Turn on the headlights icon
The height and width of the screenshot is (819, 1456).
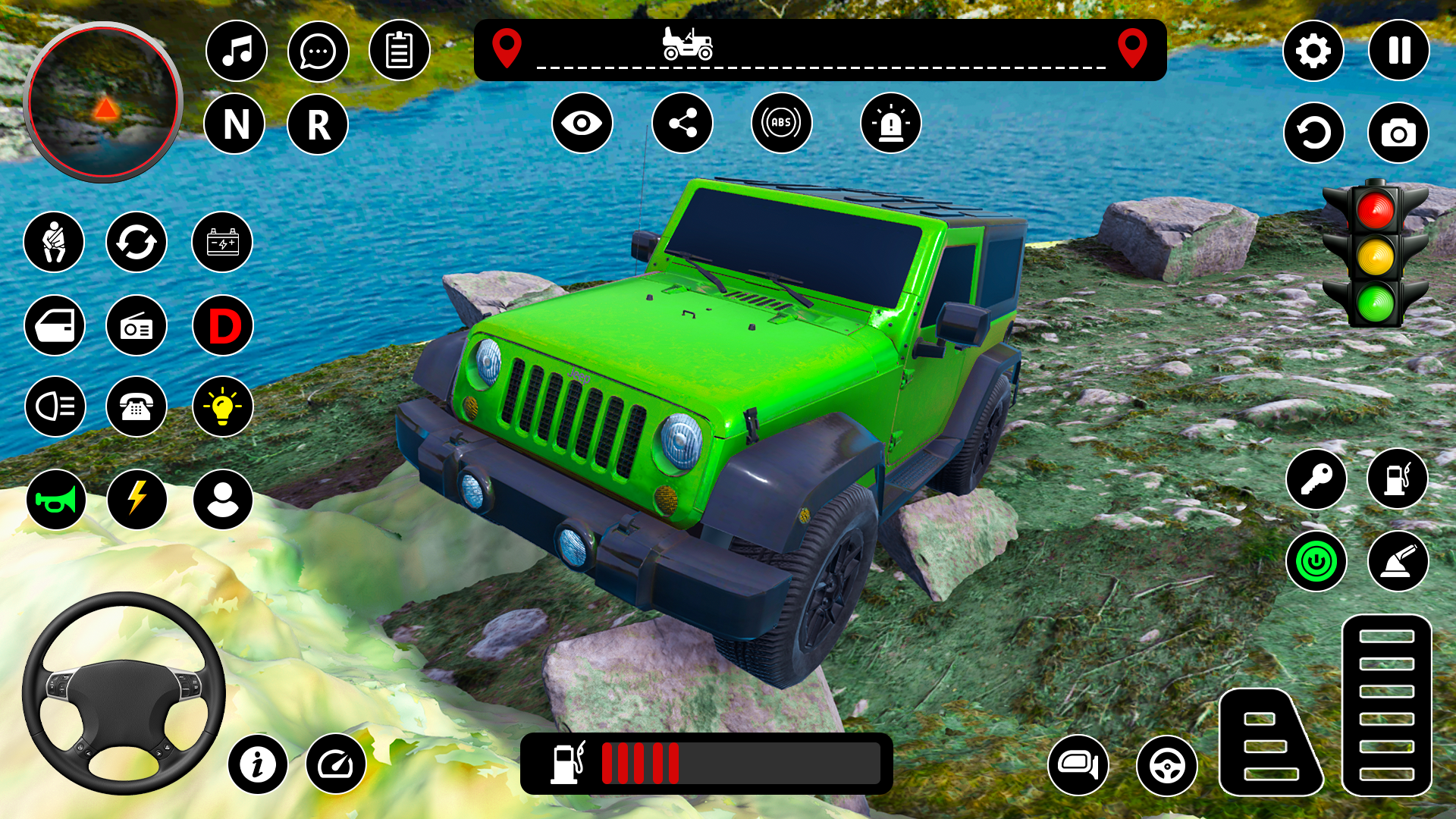coord(55,406)
